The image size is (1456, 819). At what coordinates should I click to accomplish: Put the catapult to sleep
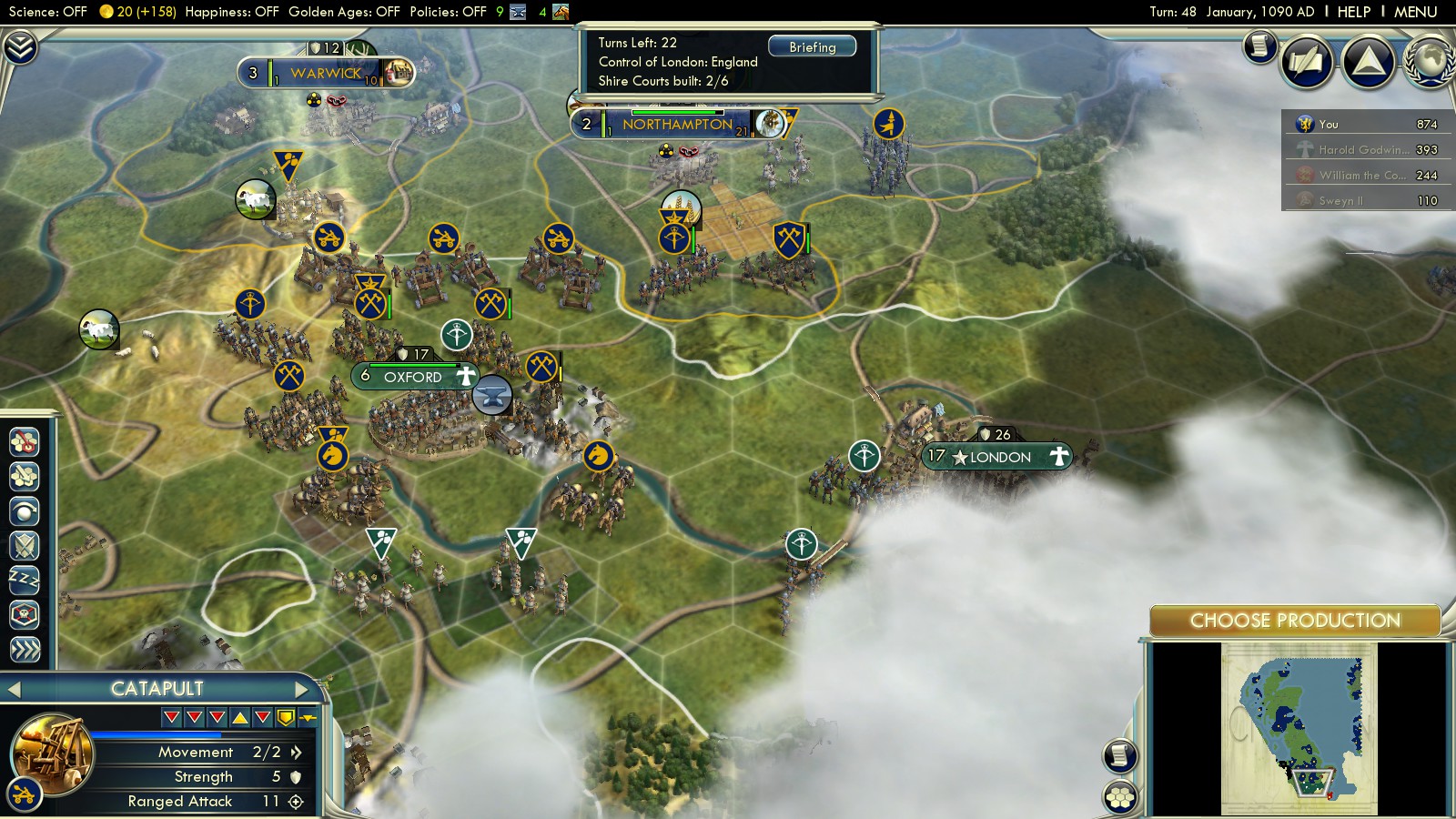[25, 579]
